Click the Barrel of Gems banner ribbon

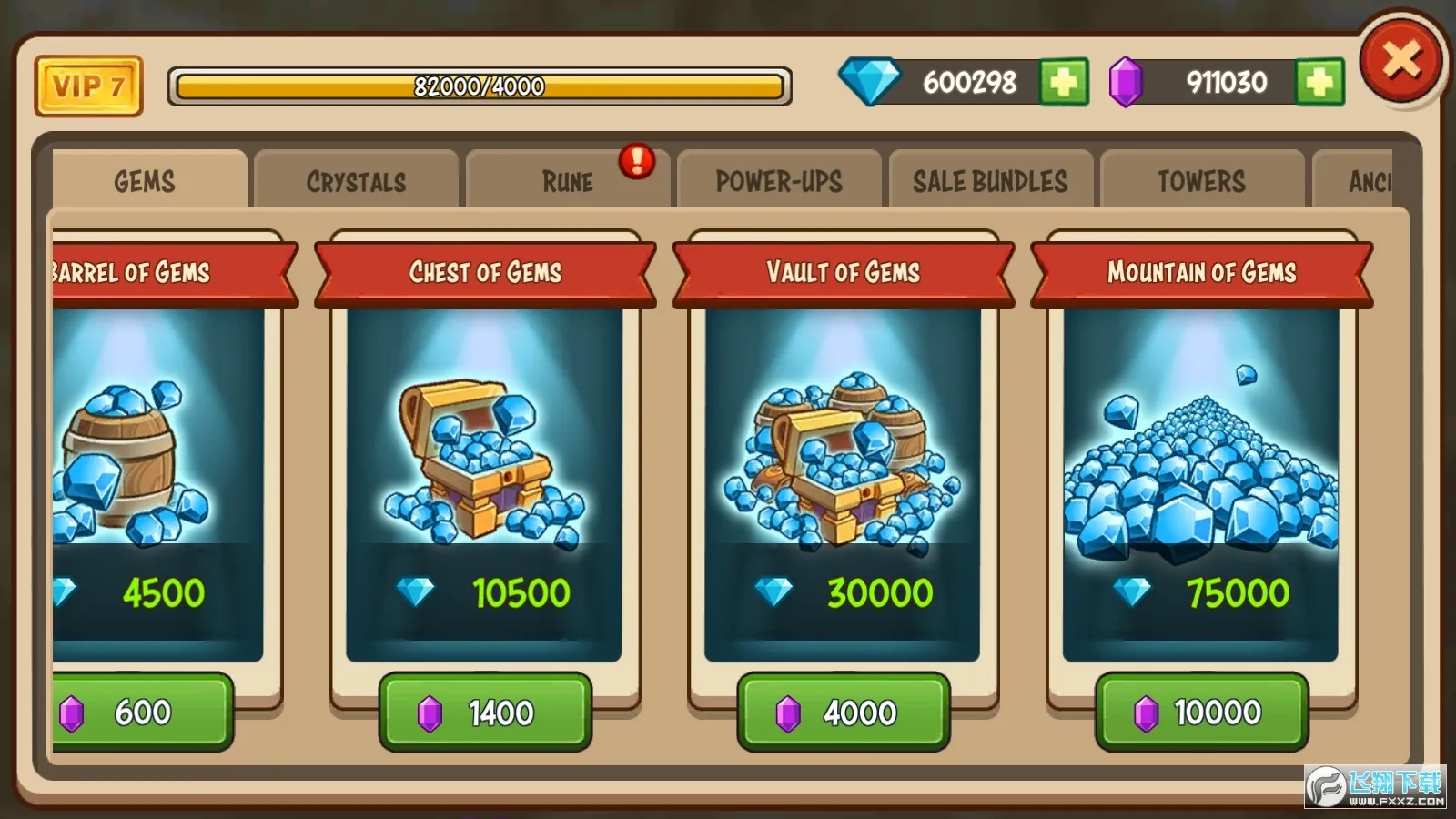click(132, 271)
